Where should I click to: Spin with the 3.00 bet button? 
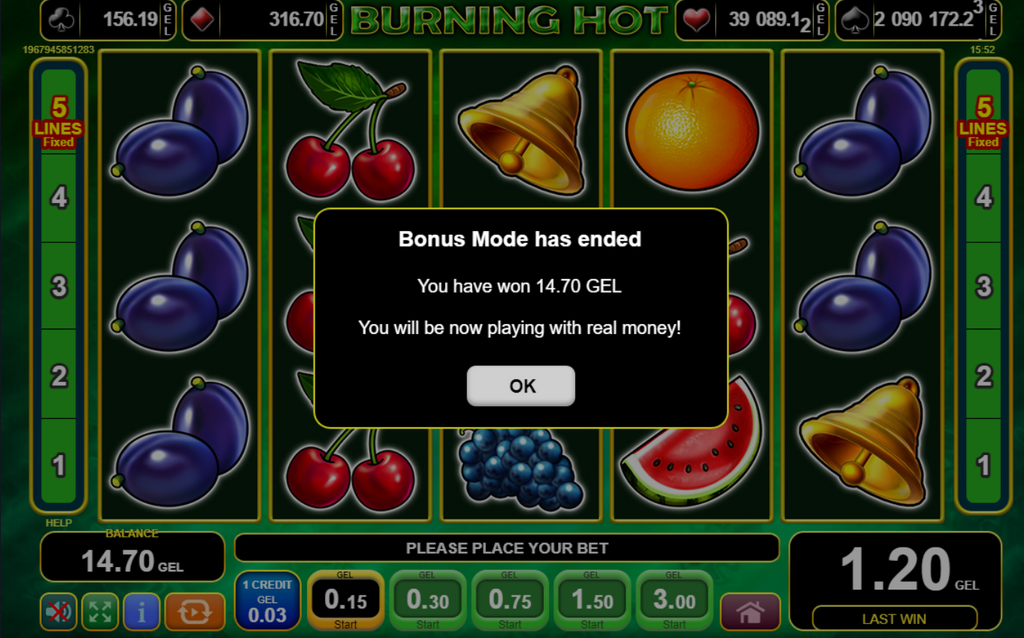point(674,600)
